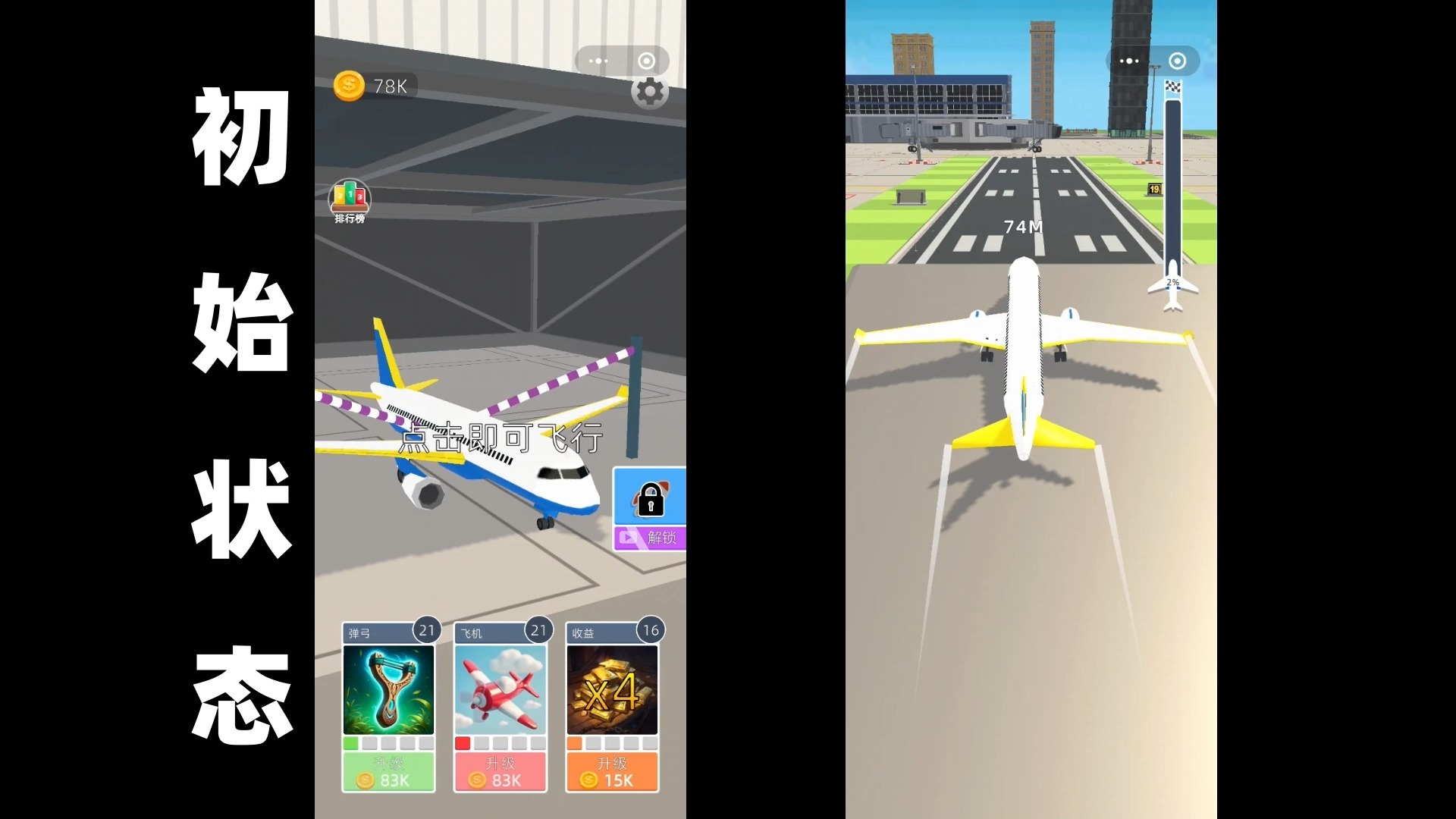Upgrade 收益 income for 15K
The height and width of the screenshot is (819, 1456).
tap(612, 772)
